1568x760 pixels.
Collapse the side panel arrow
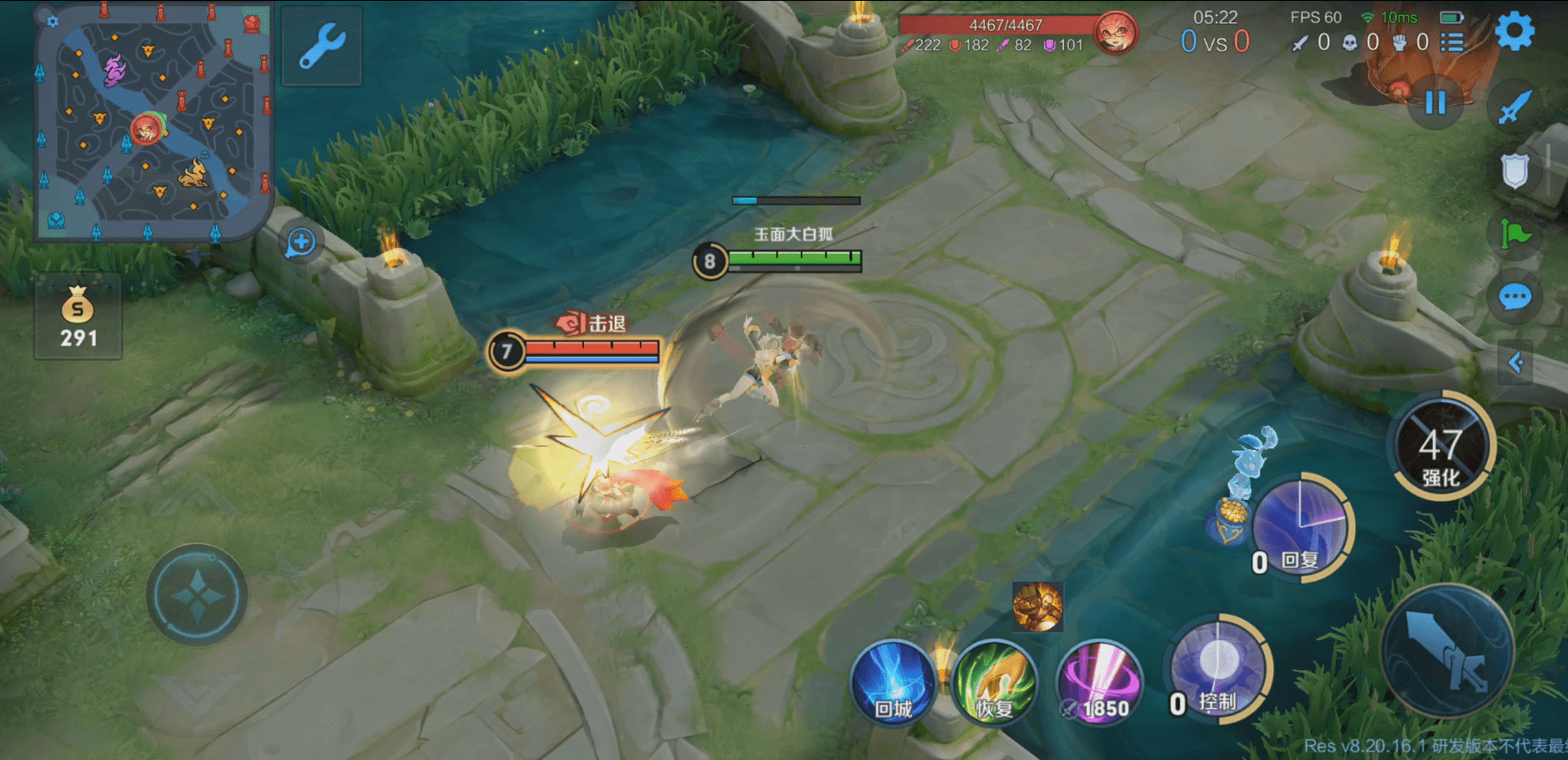(1515, 362)
